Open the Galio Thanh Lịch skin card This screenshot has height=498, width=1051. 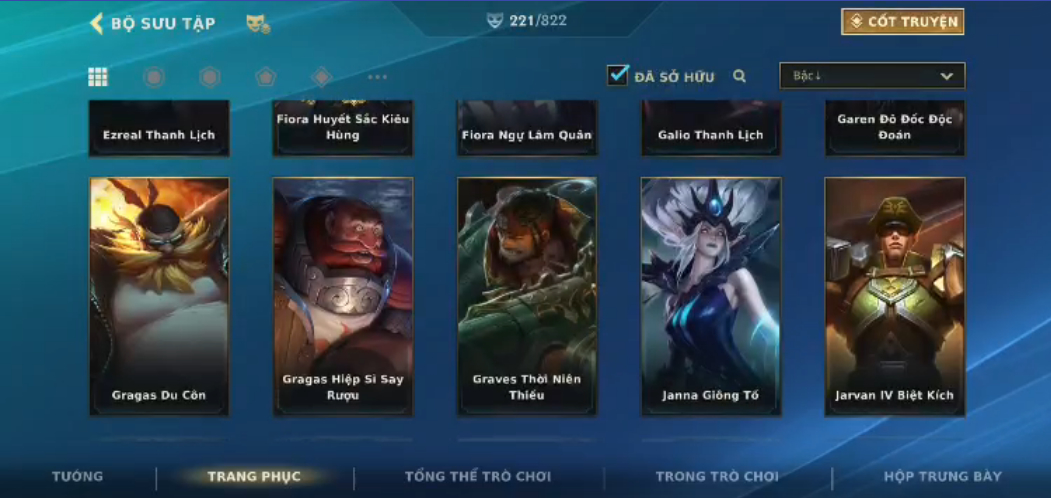click(x=711, y=130)
